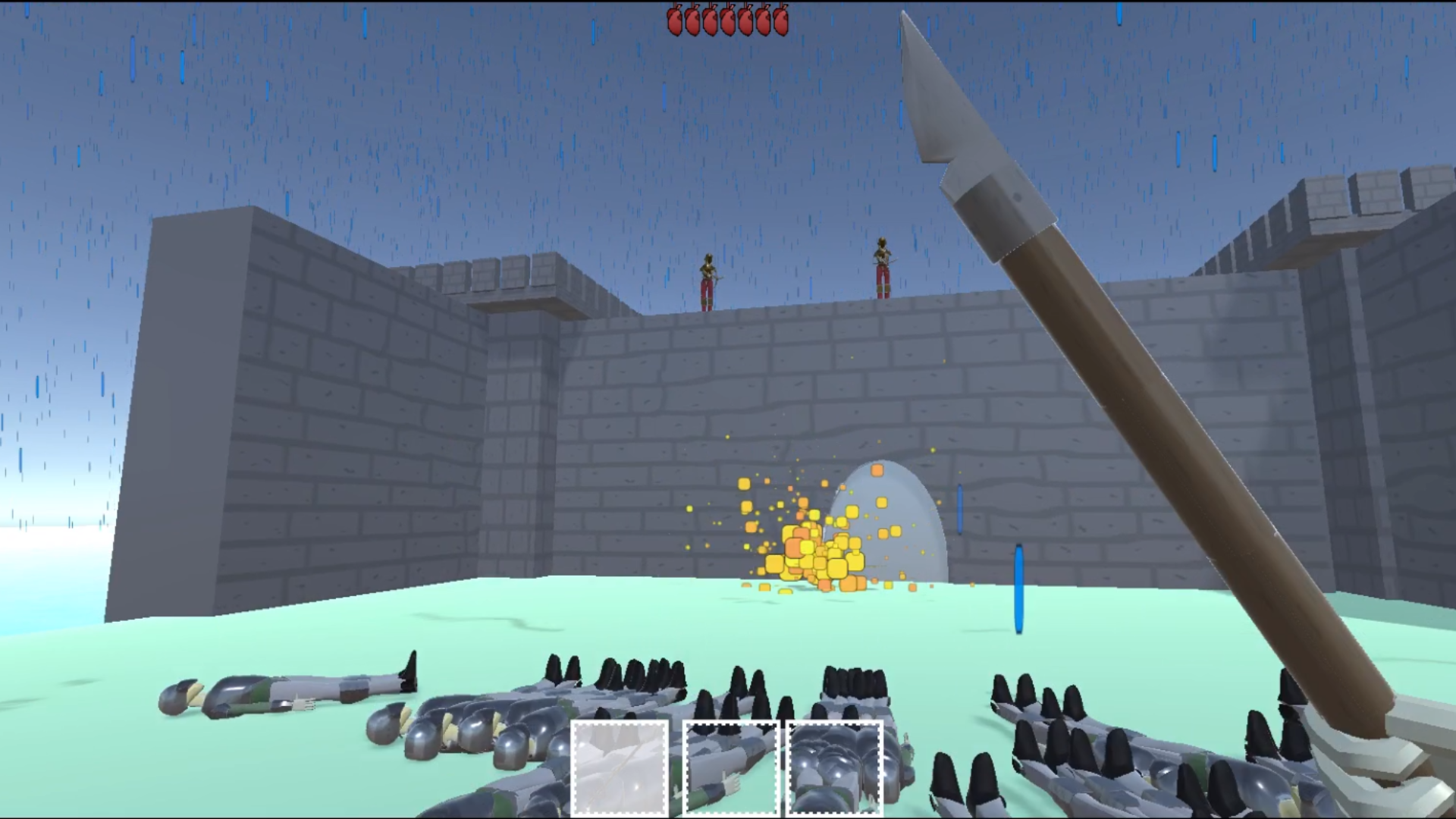The image size is (1456, 819).
Task: Click the last heart health icon
Action: click(780, 23)
